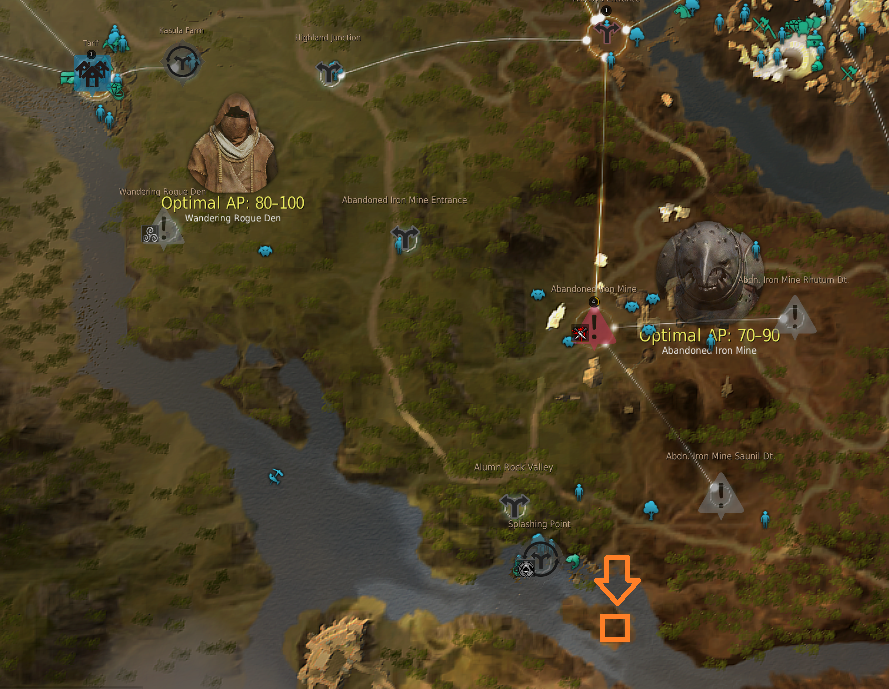Select the Highland Junction node marker
The image size is (889, 689).
pos(330,72)
